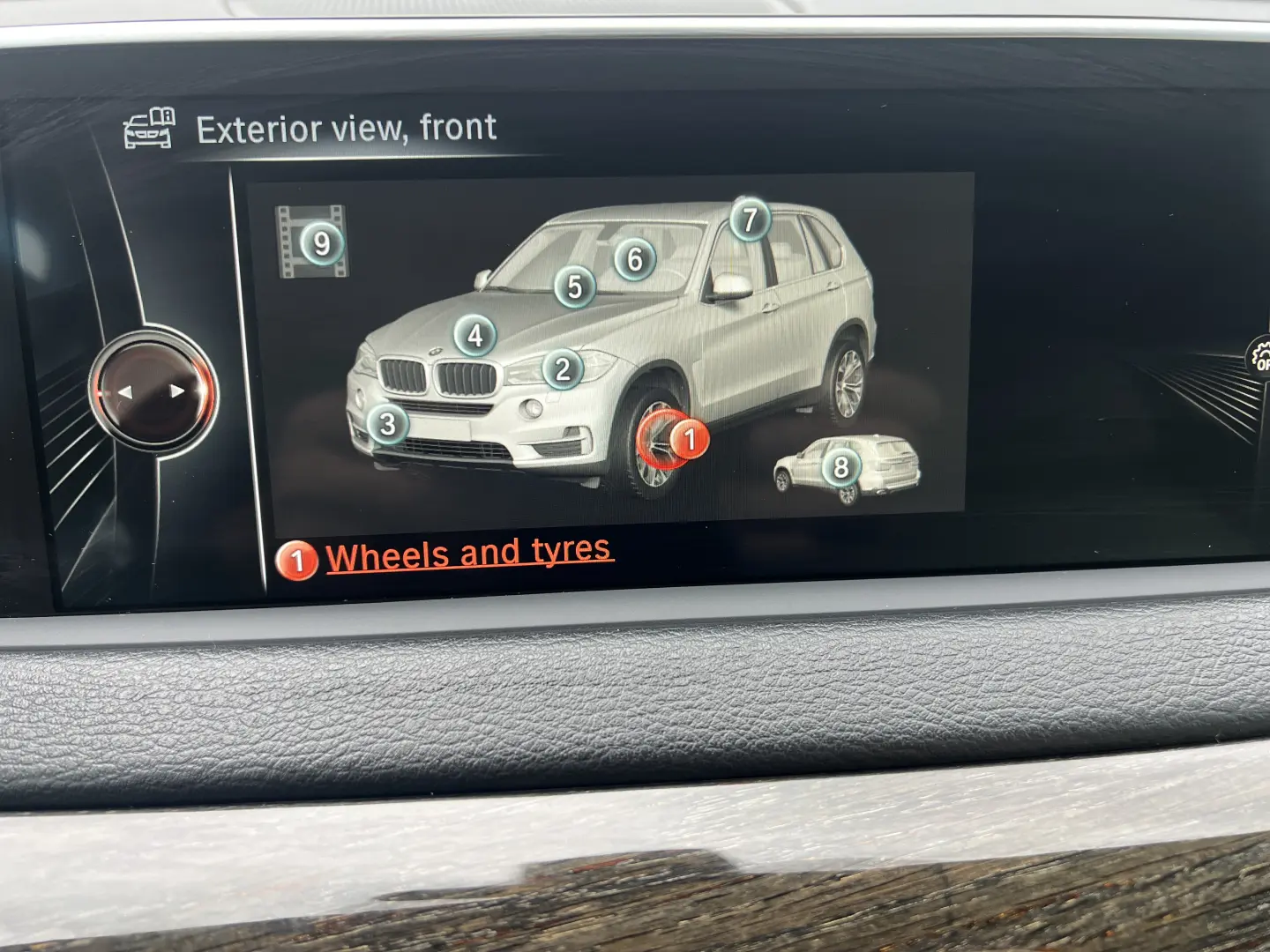Viewport: 1270px width, 952px height.
Task: Choose hotspot 7 on the roof
Action: coord(750,219)
